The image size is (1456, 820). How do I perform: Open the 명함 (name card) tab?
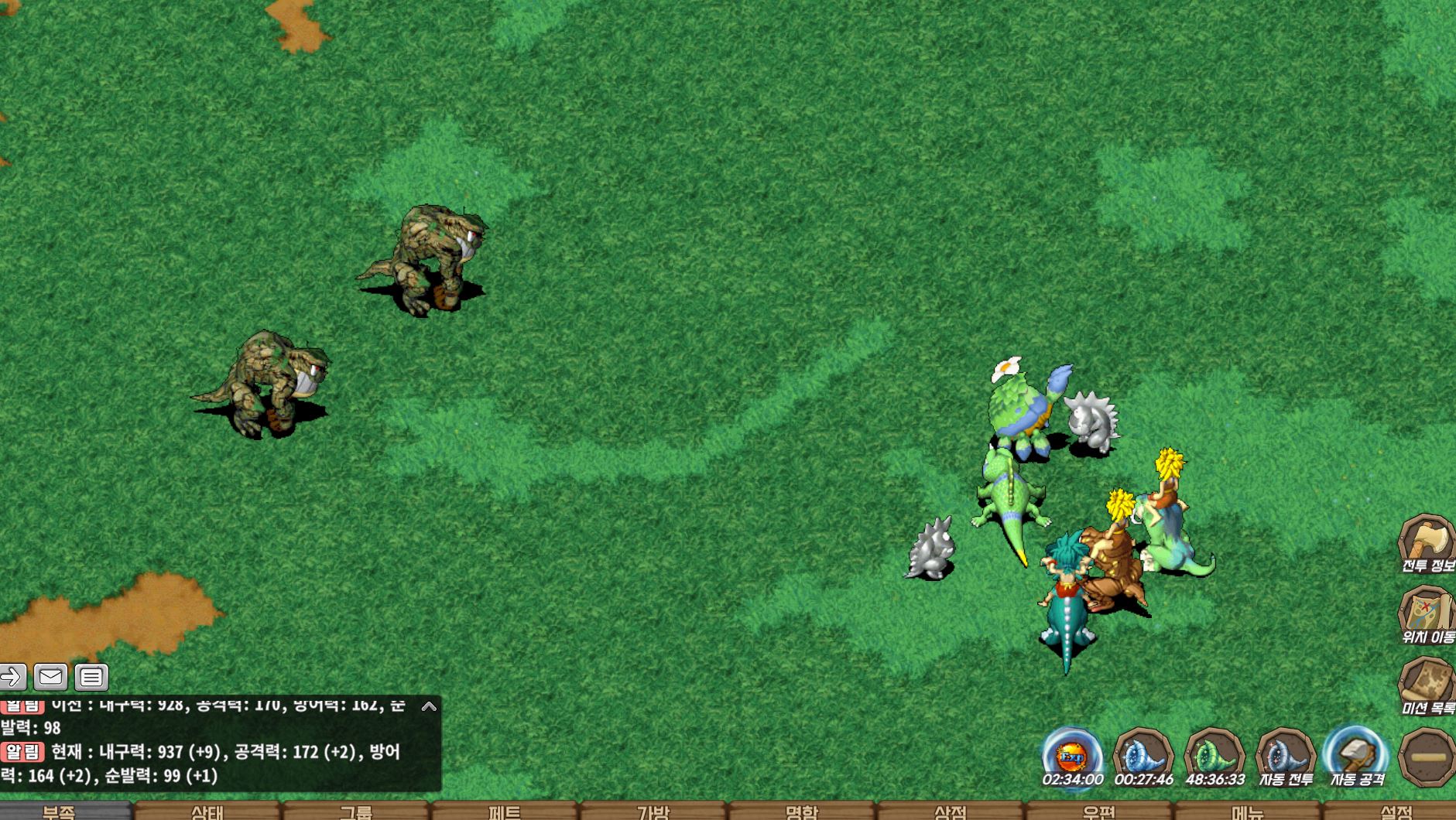pyautogui.click(x=802, y=811)
